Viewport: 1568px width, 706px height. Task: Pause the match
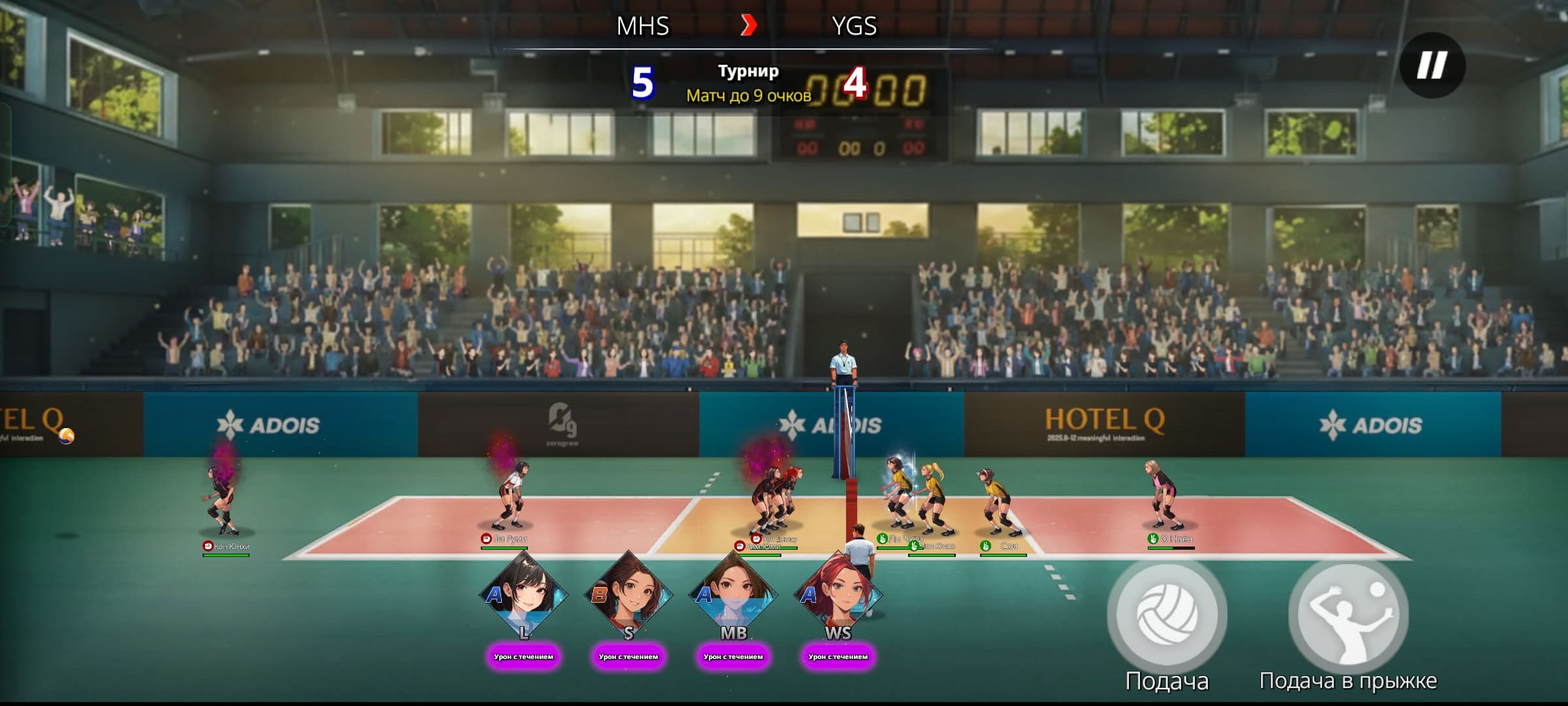point(1432,65)
